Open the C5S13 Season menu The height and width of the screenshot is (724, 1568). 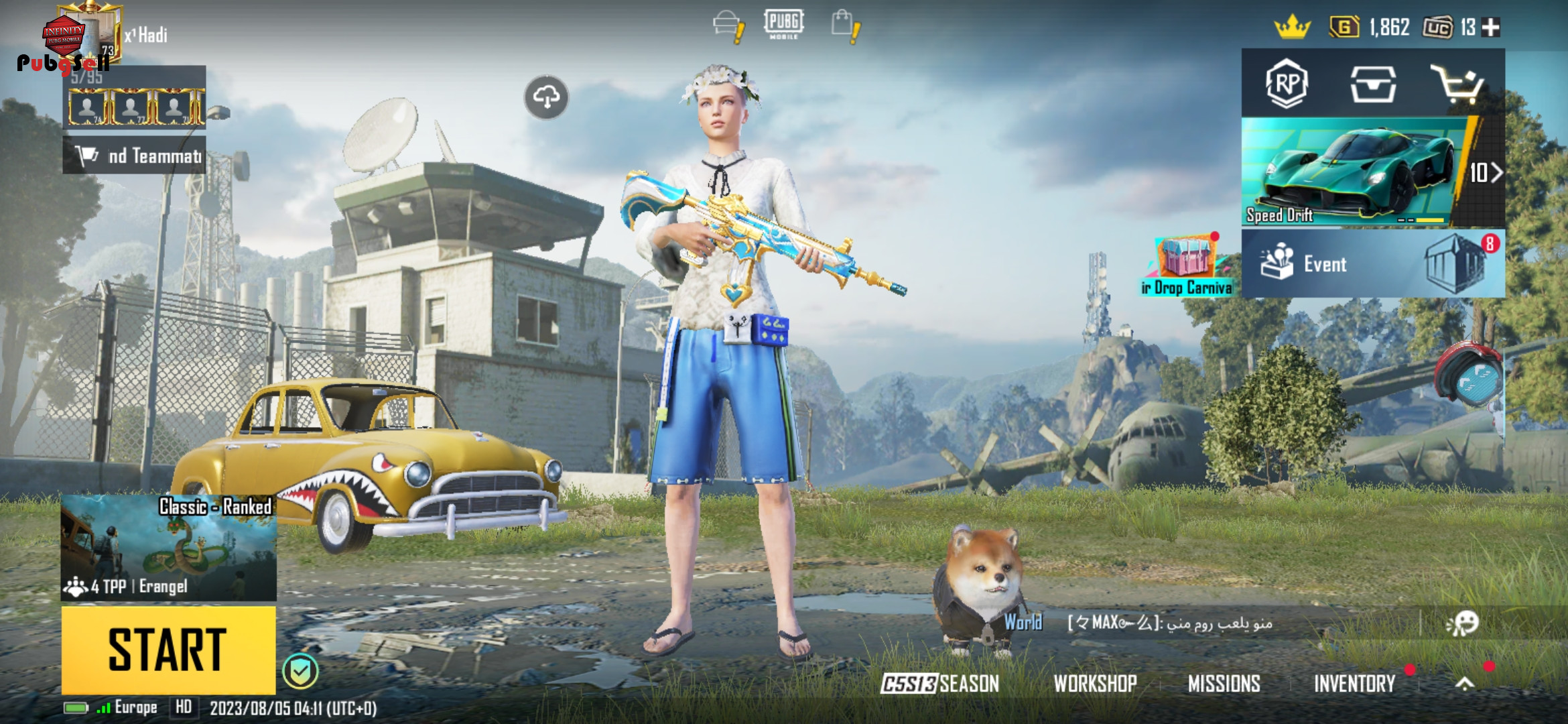[x=939, y=683]
